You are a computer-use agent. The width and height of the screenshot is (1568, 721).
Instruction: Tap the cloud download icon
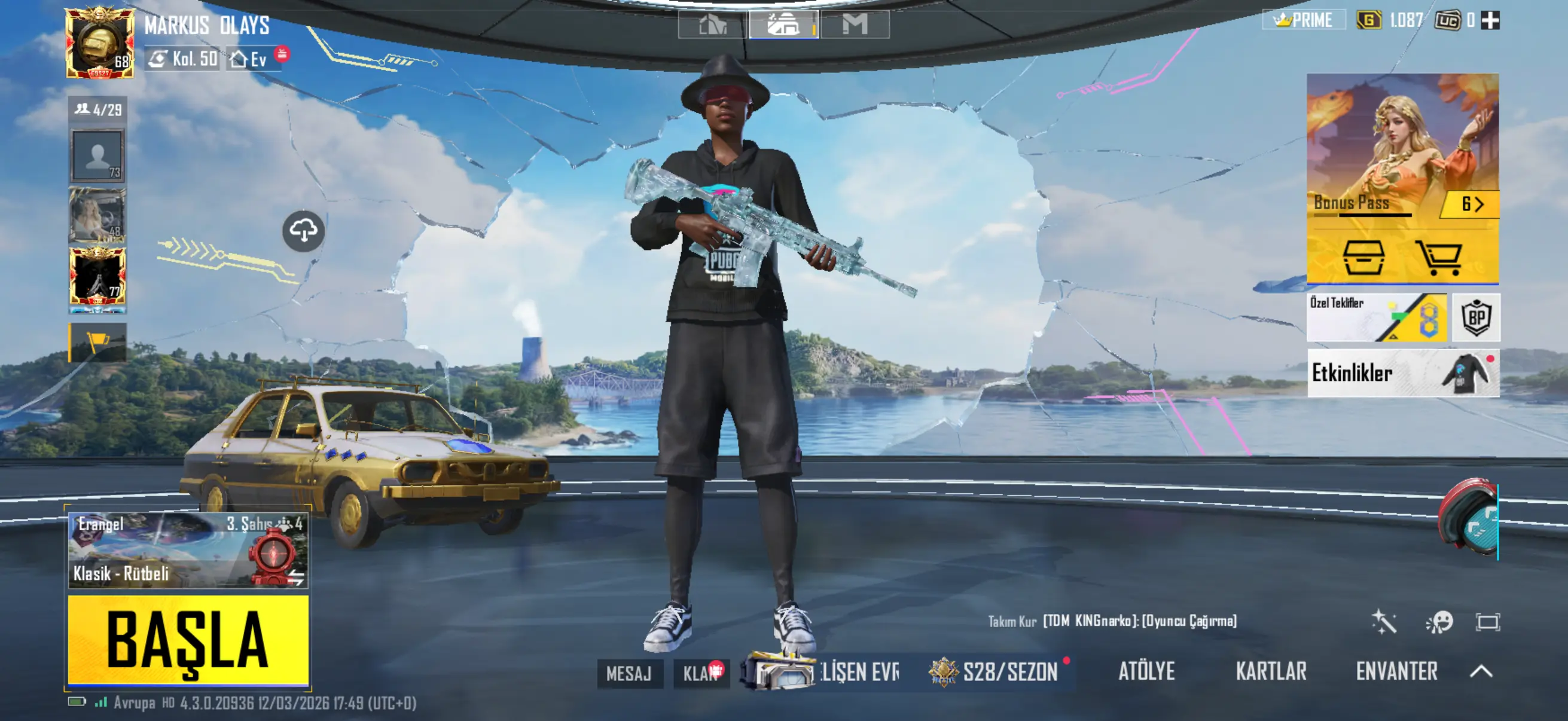(303, 231)
